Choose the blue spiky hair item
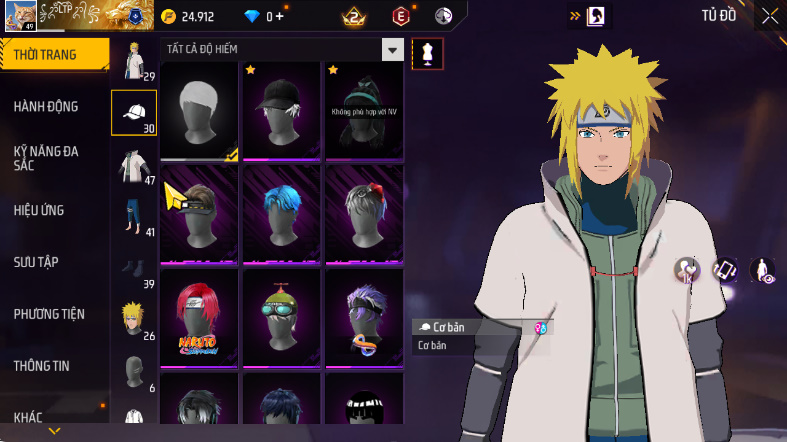 [x=281, y=214]
